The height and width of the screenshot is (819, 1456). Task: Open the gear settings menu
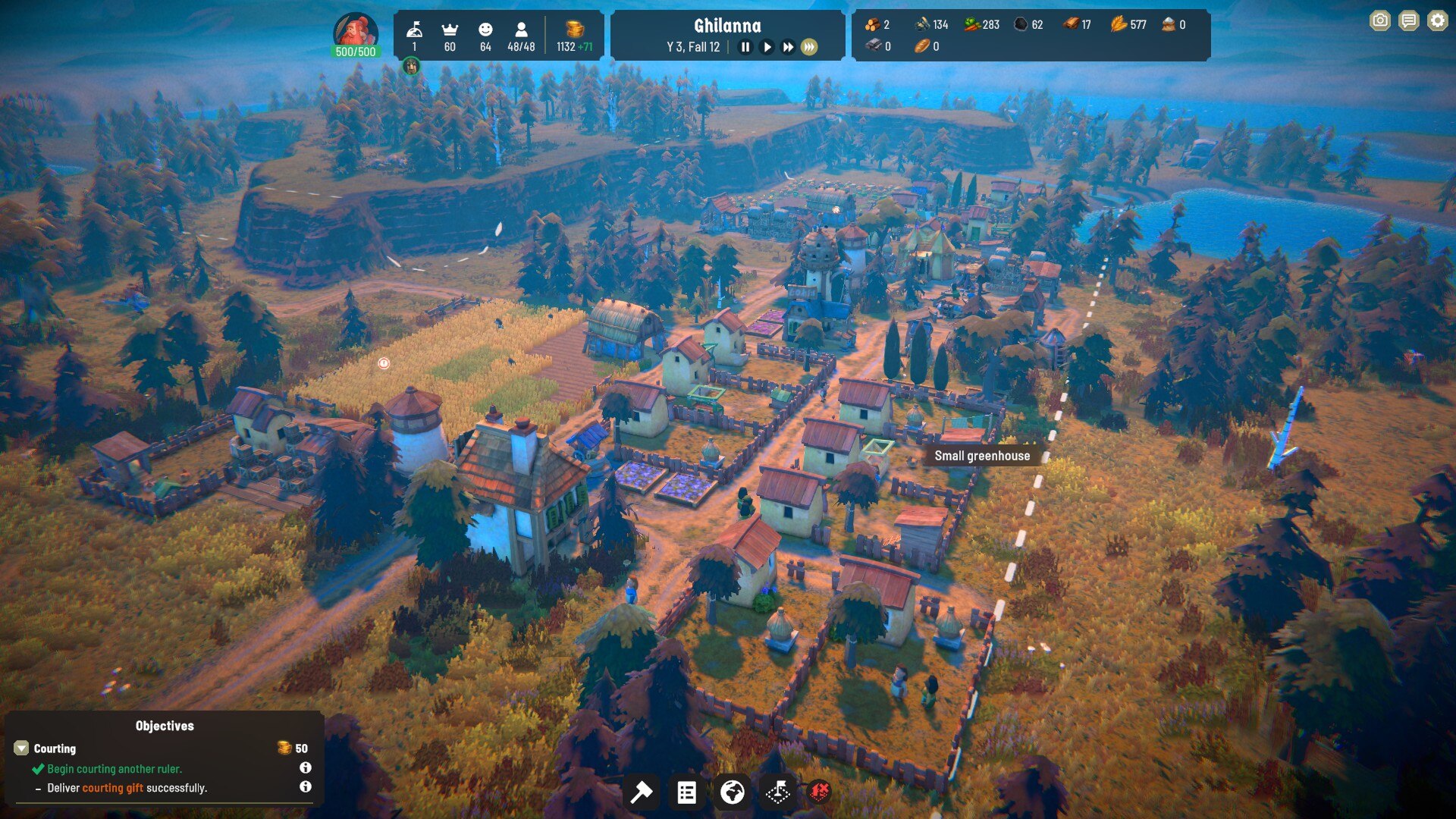pyautogui.click(x=1437, y=20)
